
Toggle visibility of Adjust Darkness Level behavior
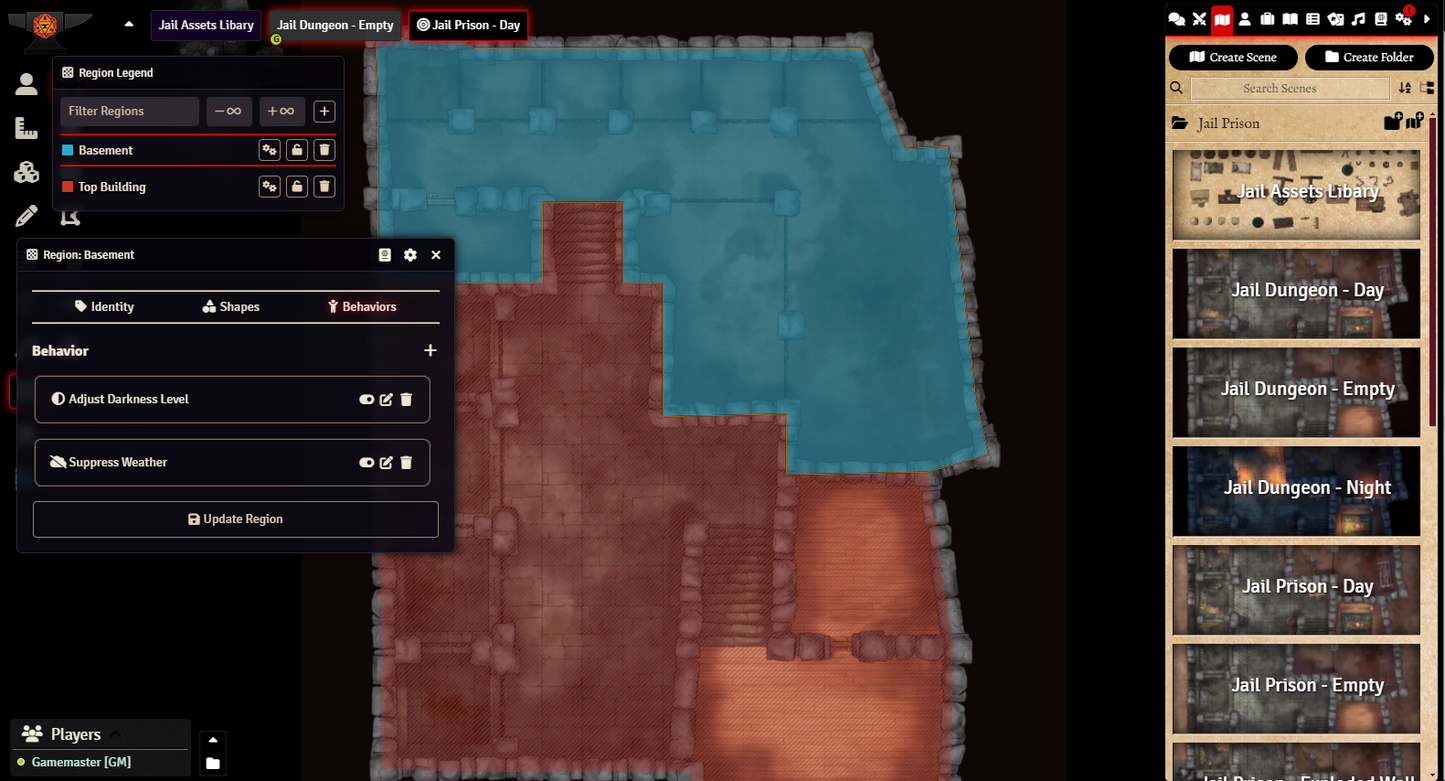[x=366, y=399]
